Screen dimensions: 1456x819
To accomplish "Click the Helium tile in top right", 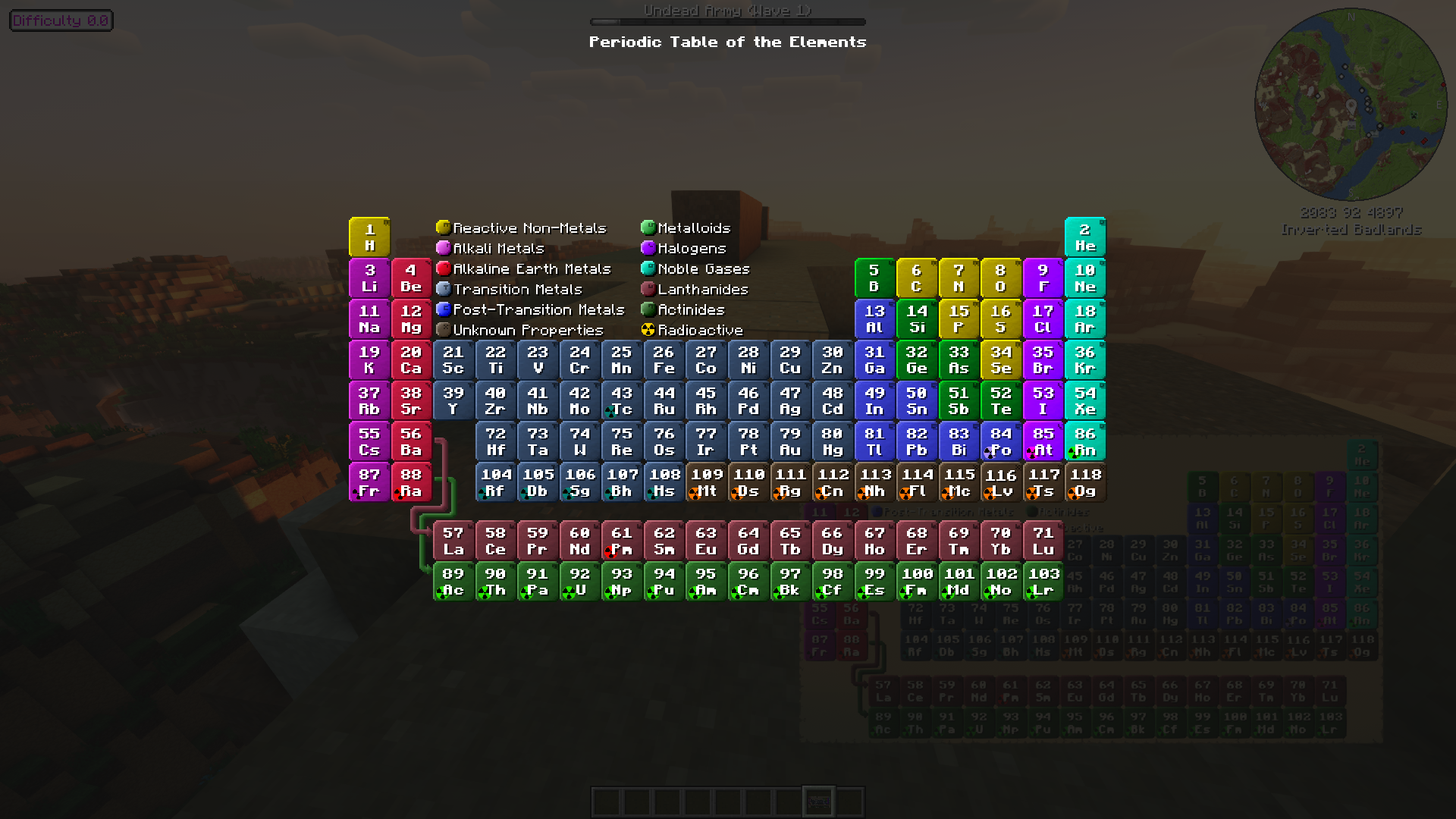I will click(1084, 237).
